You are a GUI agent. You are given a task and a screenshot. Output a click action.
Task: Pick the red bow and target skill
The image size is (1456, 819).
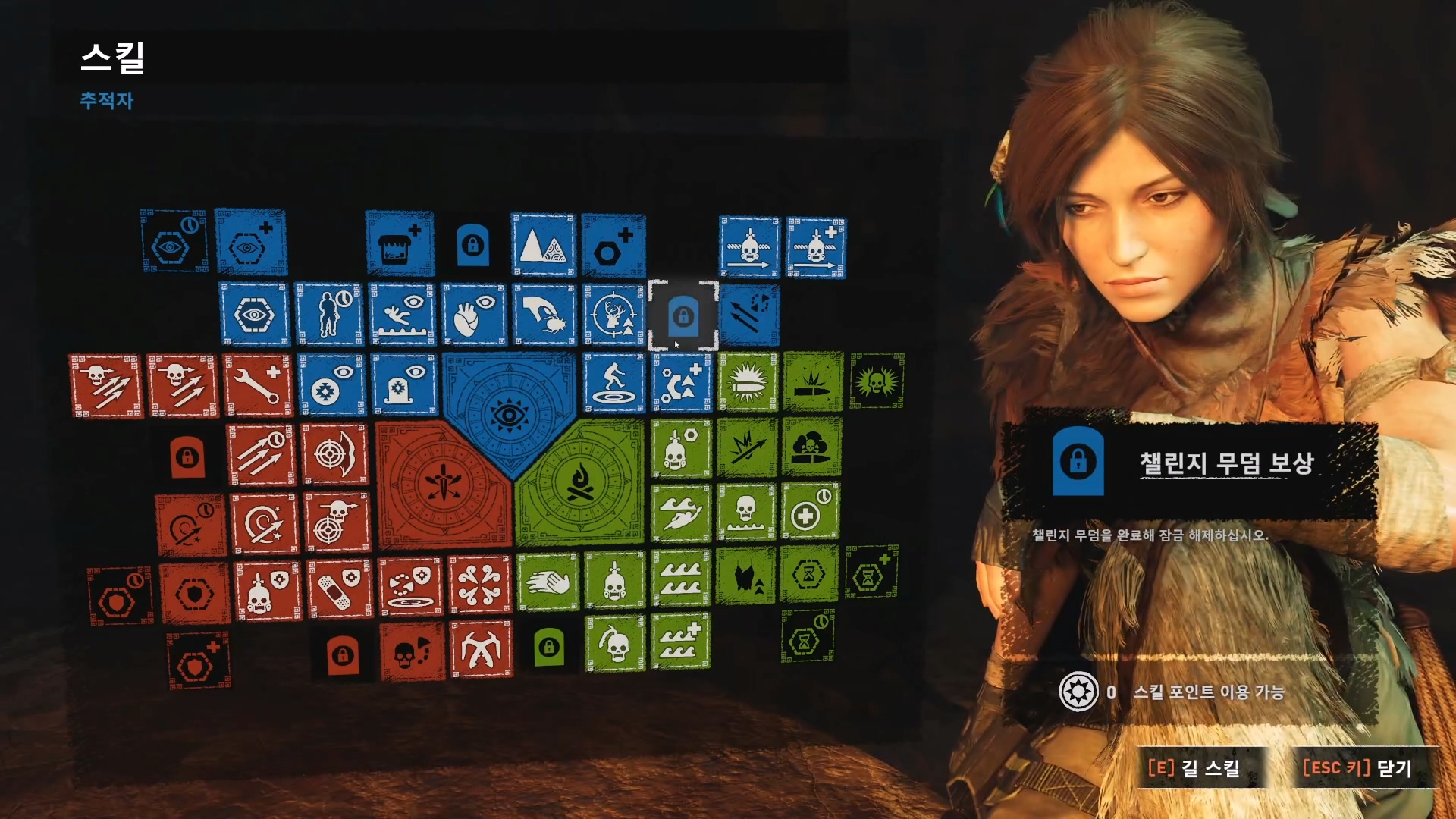point(335,454)
